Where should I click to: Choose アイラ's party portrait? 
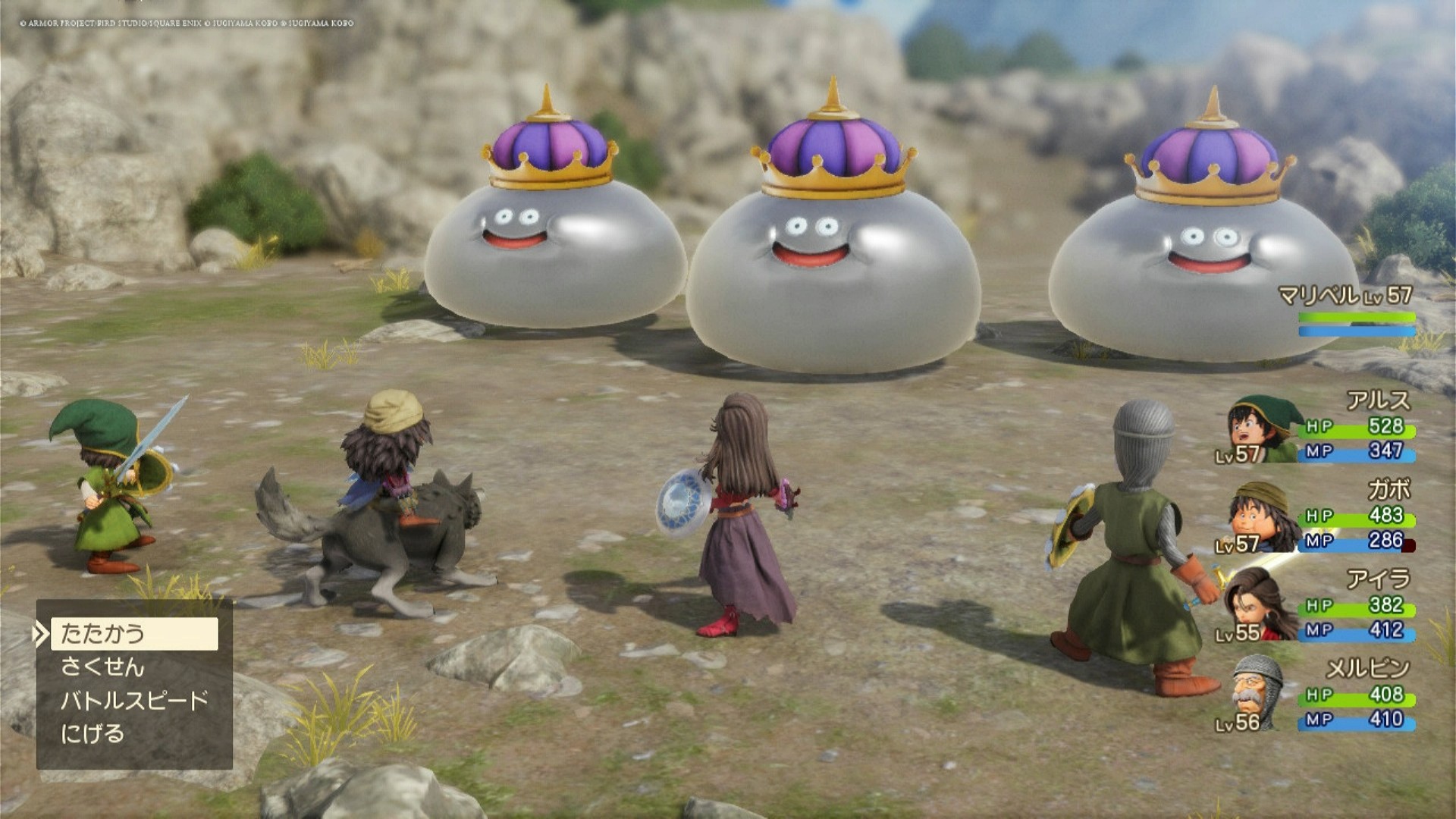(1260, 605)
